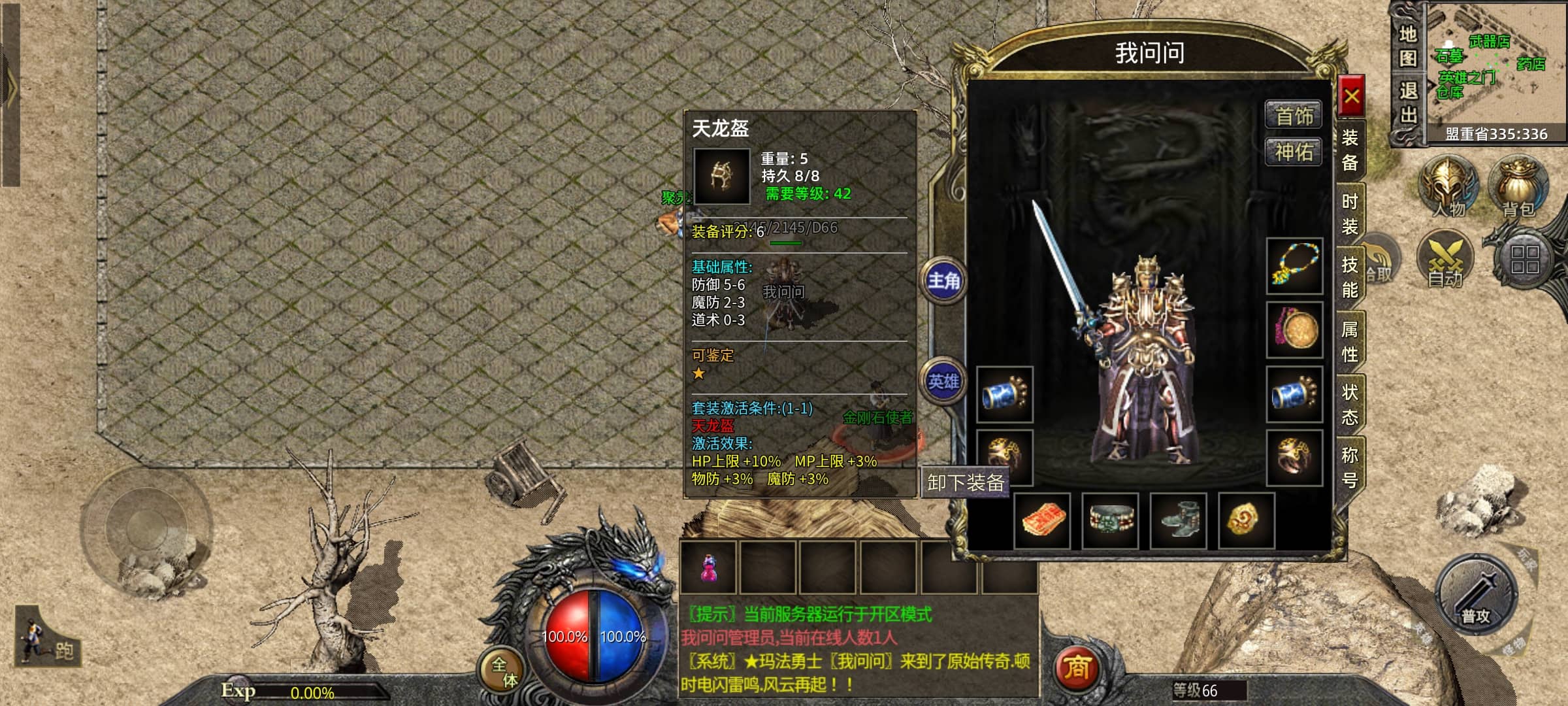Screen dimensions: 1568x706
Task: Open the 称号 title tab
Action: click(1350, 467)
